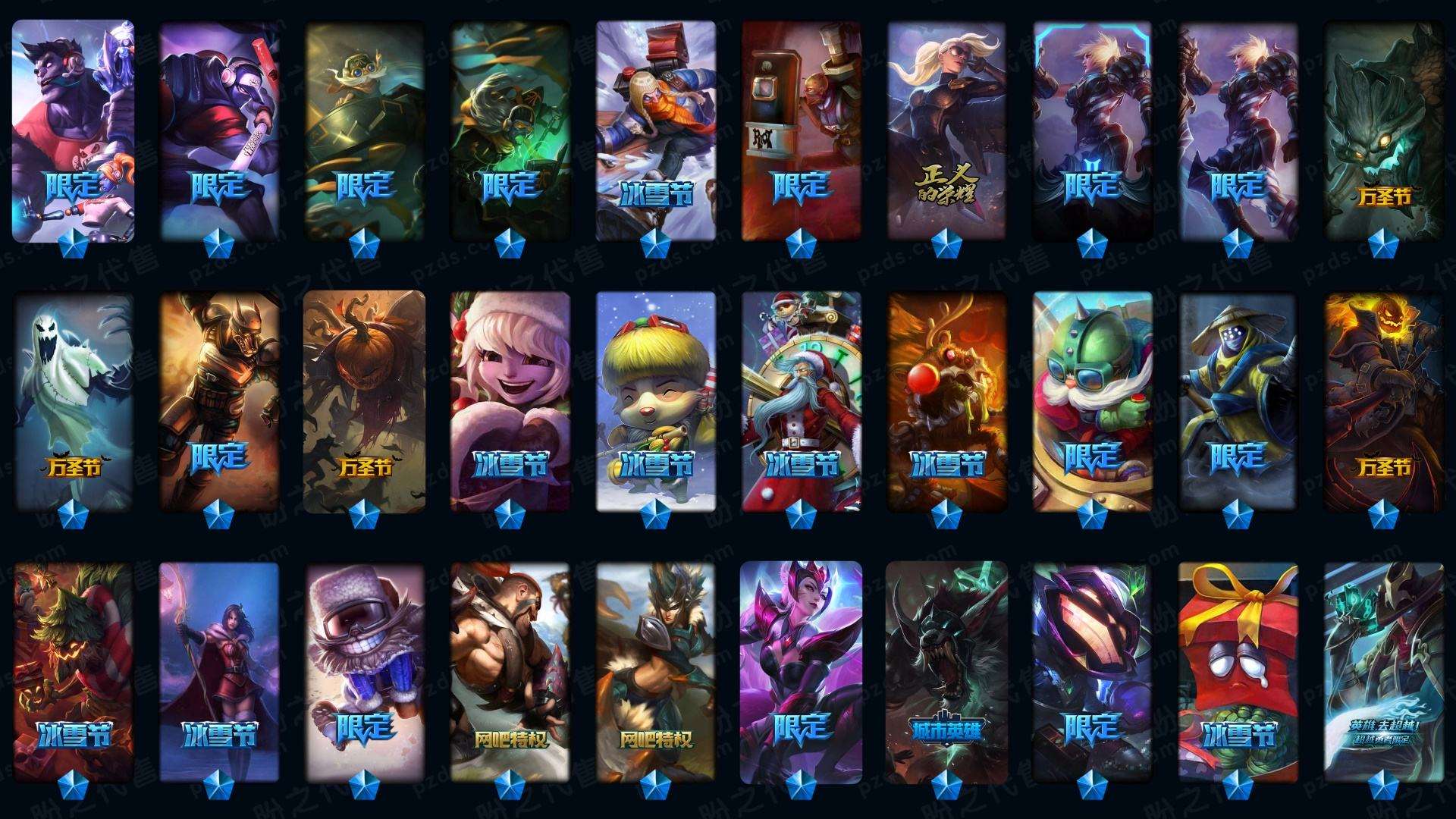Pick the grinning Ziggs fur hat card
This screenshot has height=819, width=1456.
pos(365,672)
